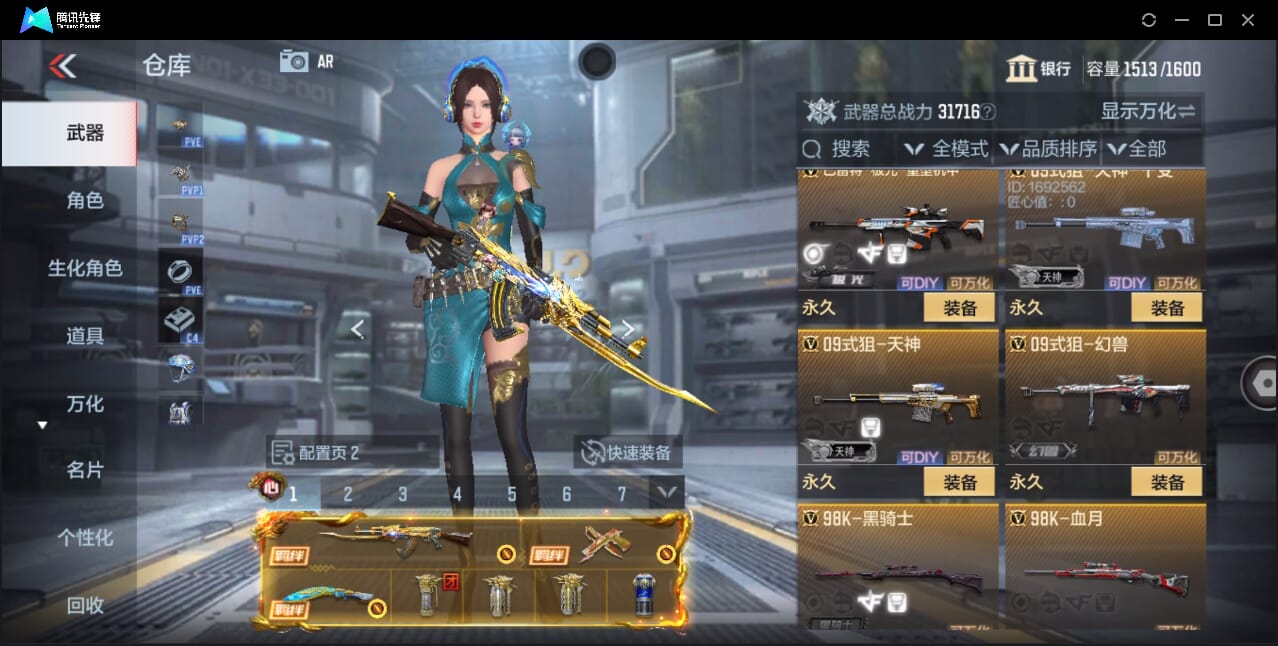1278x646 pixels.
Task: Equip the 09式狙-天神 sniper rifle
Action: click(959, 482)
